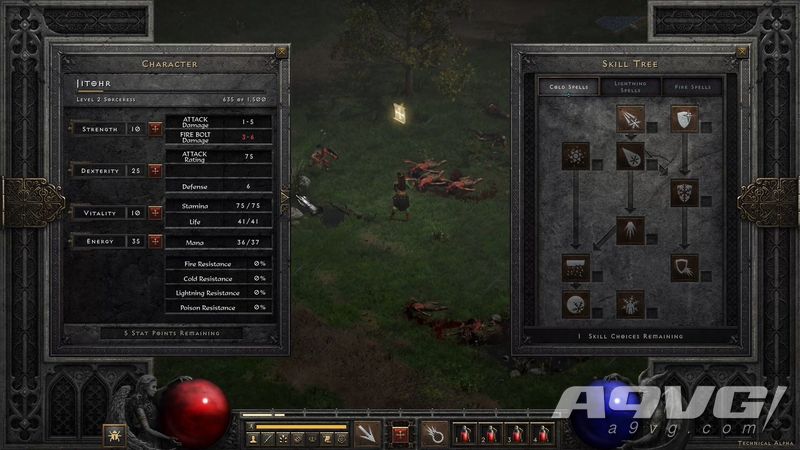This screenshot has width=800, height=450.
Task: Select the Ice Bolt skill icon
Action: (x=629, y=120)
